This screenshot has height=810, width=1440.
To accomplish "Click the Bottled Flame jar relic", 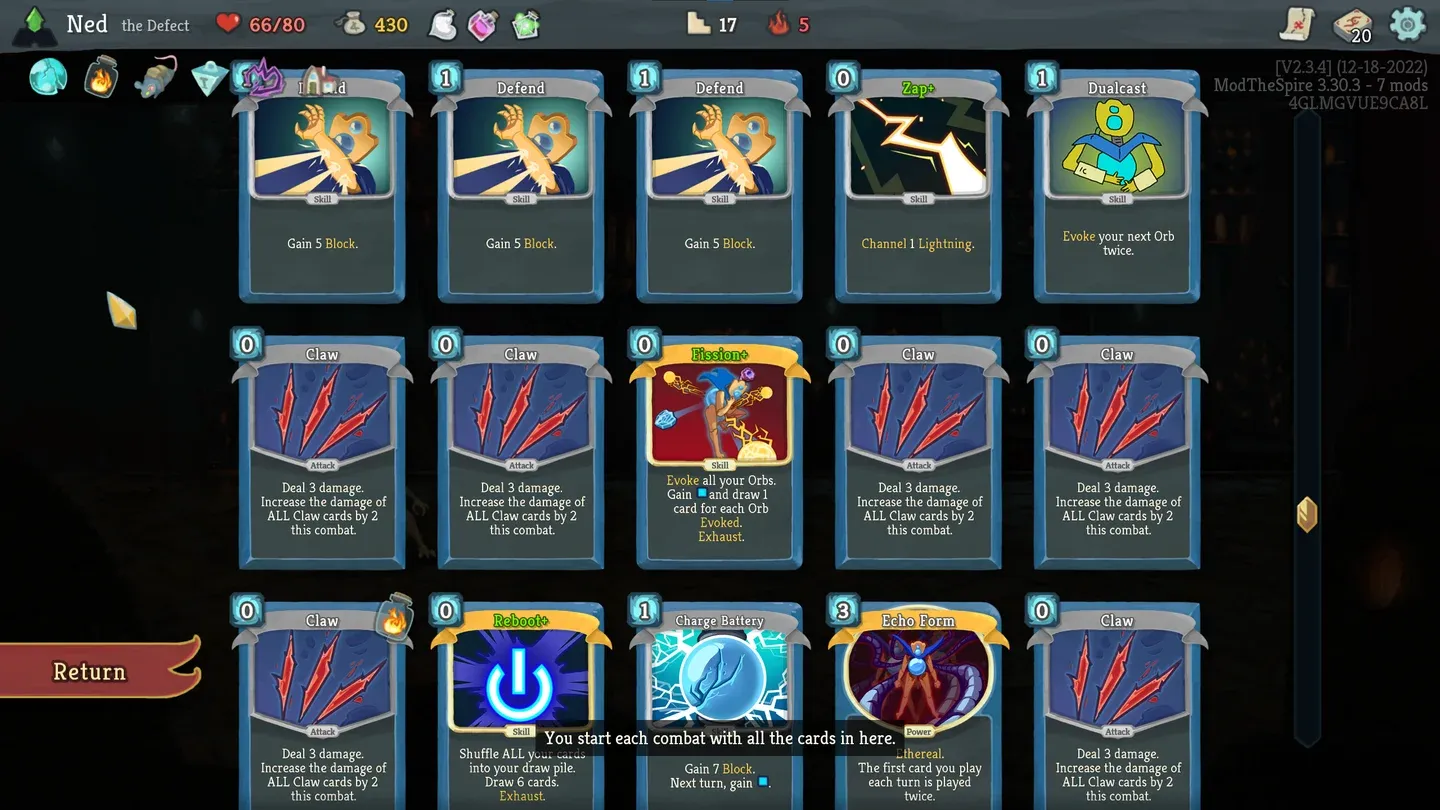I will (100, 76).
